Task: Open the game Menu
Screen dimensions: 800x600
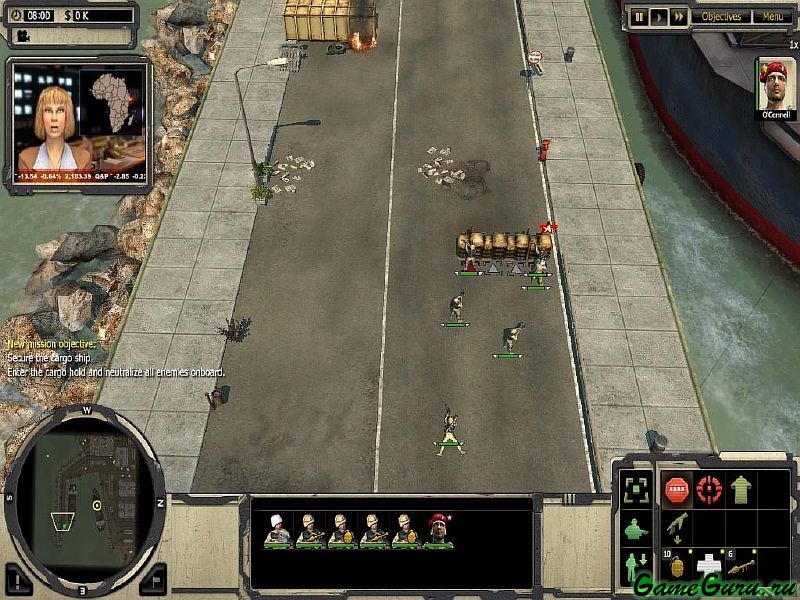Action: (x=771, y=17)
